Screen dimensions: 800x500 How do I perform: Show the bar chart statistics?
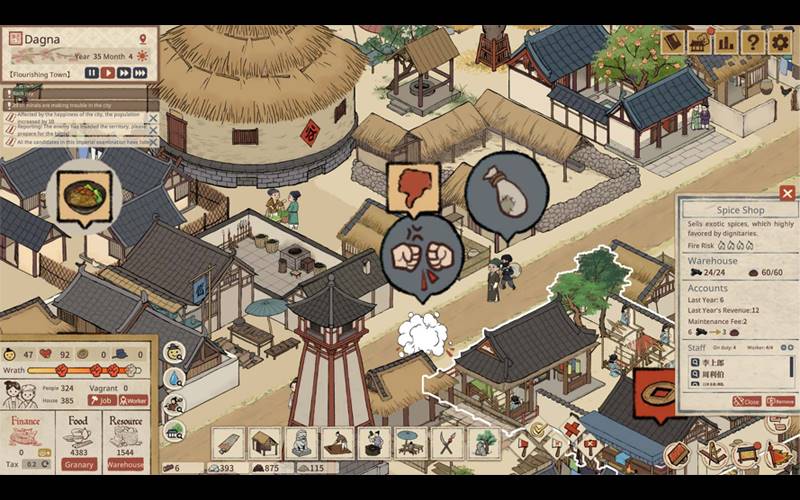pos(726,42)
